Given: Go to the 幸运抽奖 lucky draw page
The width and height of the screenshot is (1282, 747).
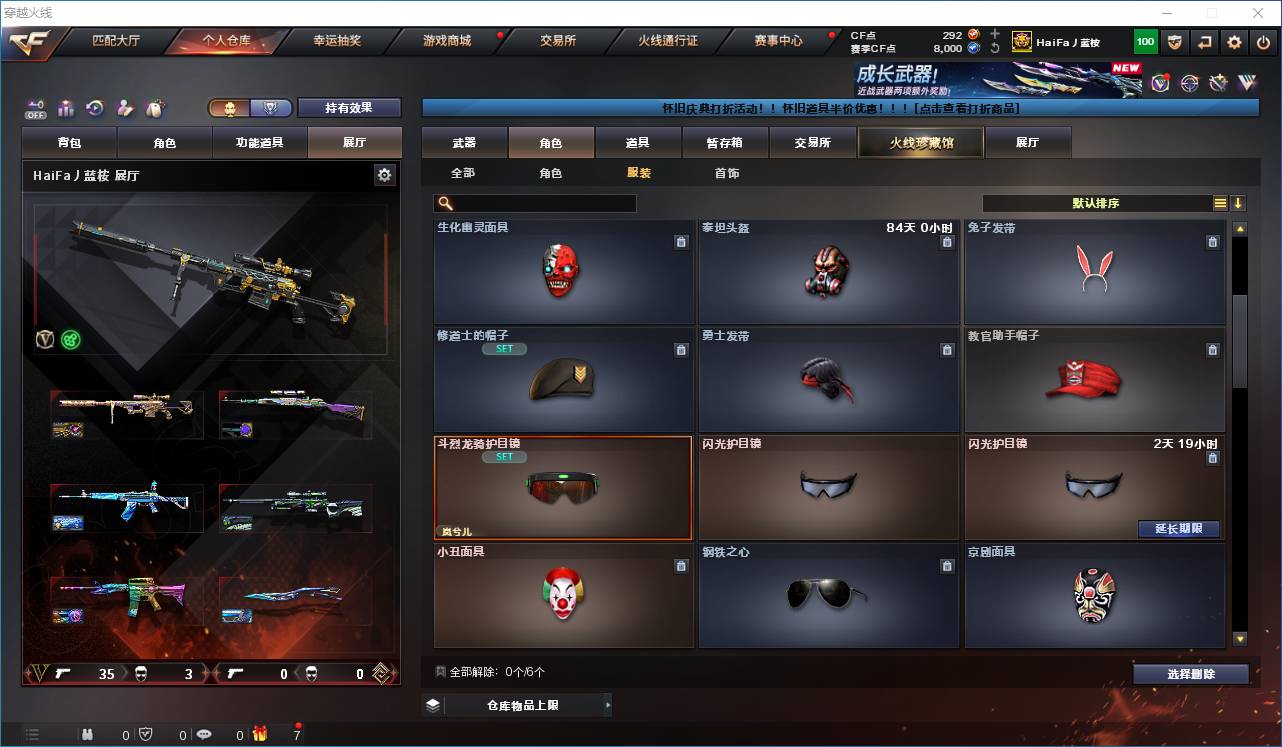Looking at the screenshot, I should coord(337,41).
